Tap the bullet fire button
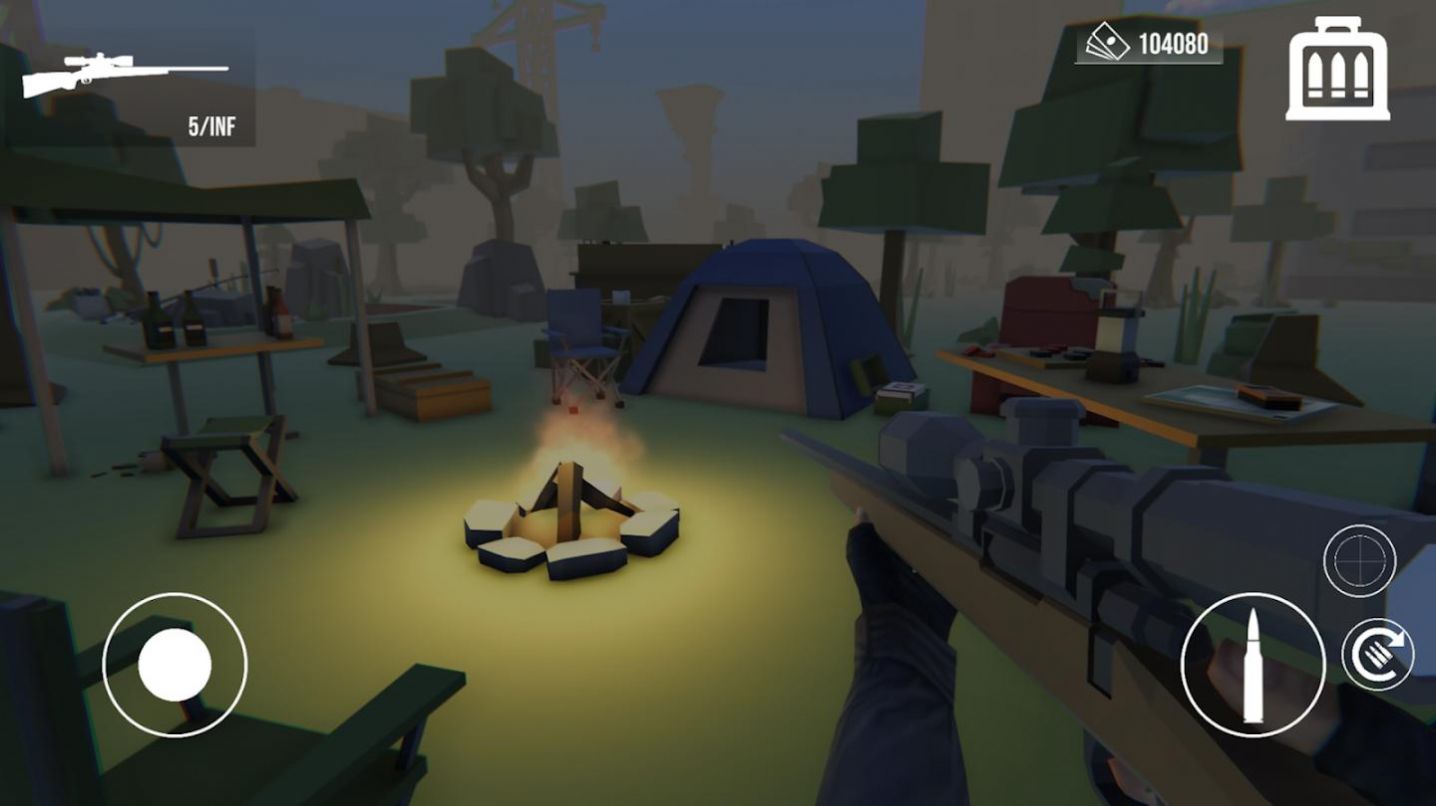Screen dimensions: 1436x806 1253,665
